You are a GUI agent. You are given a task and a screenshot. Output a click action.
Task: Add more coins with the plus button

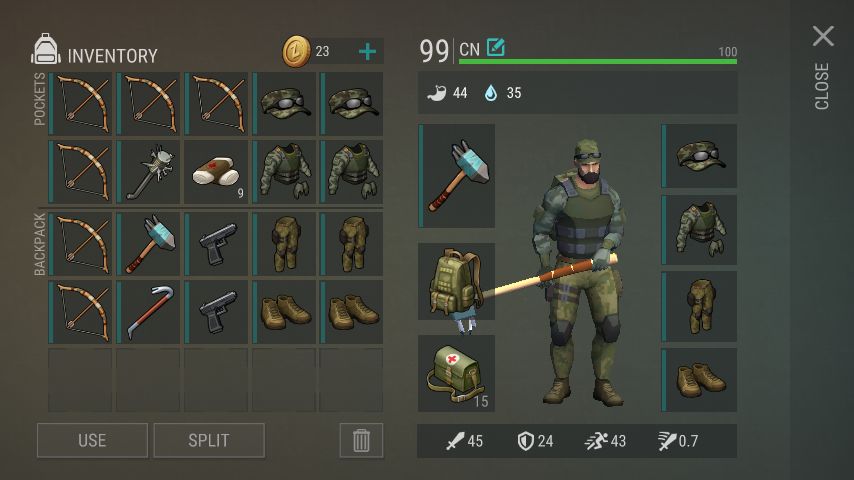click(367, 51)
